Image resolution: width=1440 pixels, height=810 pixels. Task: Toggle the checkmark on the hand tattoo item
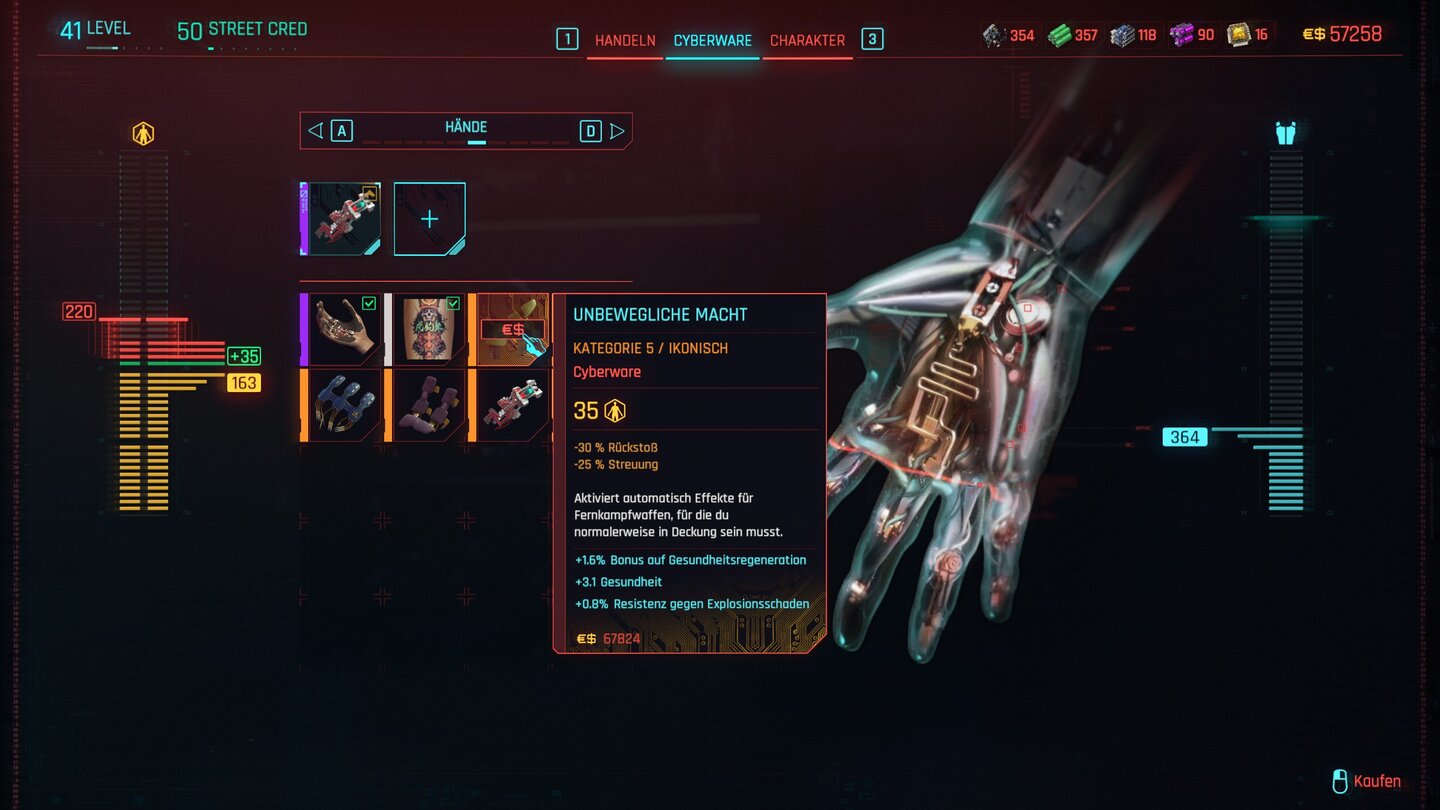coord(369,303)
